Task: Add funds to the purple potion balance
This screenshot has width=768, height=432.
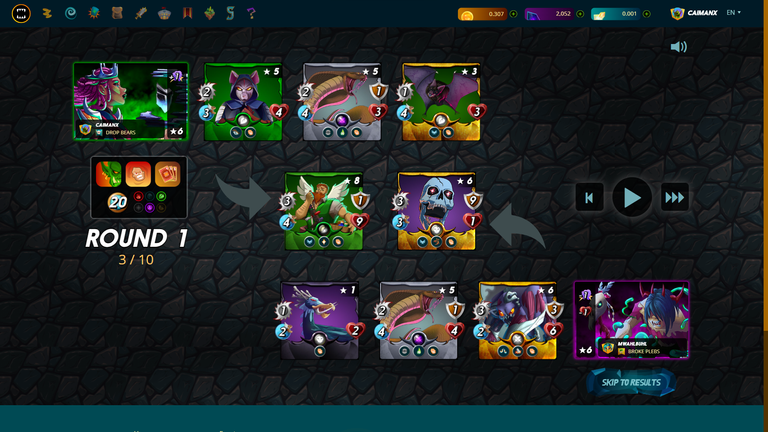Action: coord(580,14)
